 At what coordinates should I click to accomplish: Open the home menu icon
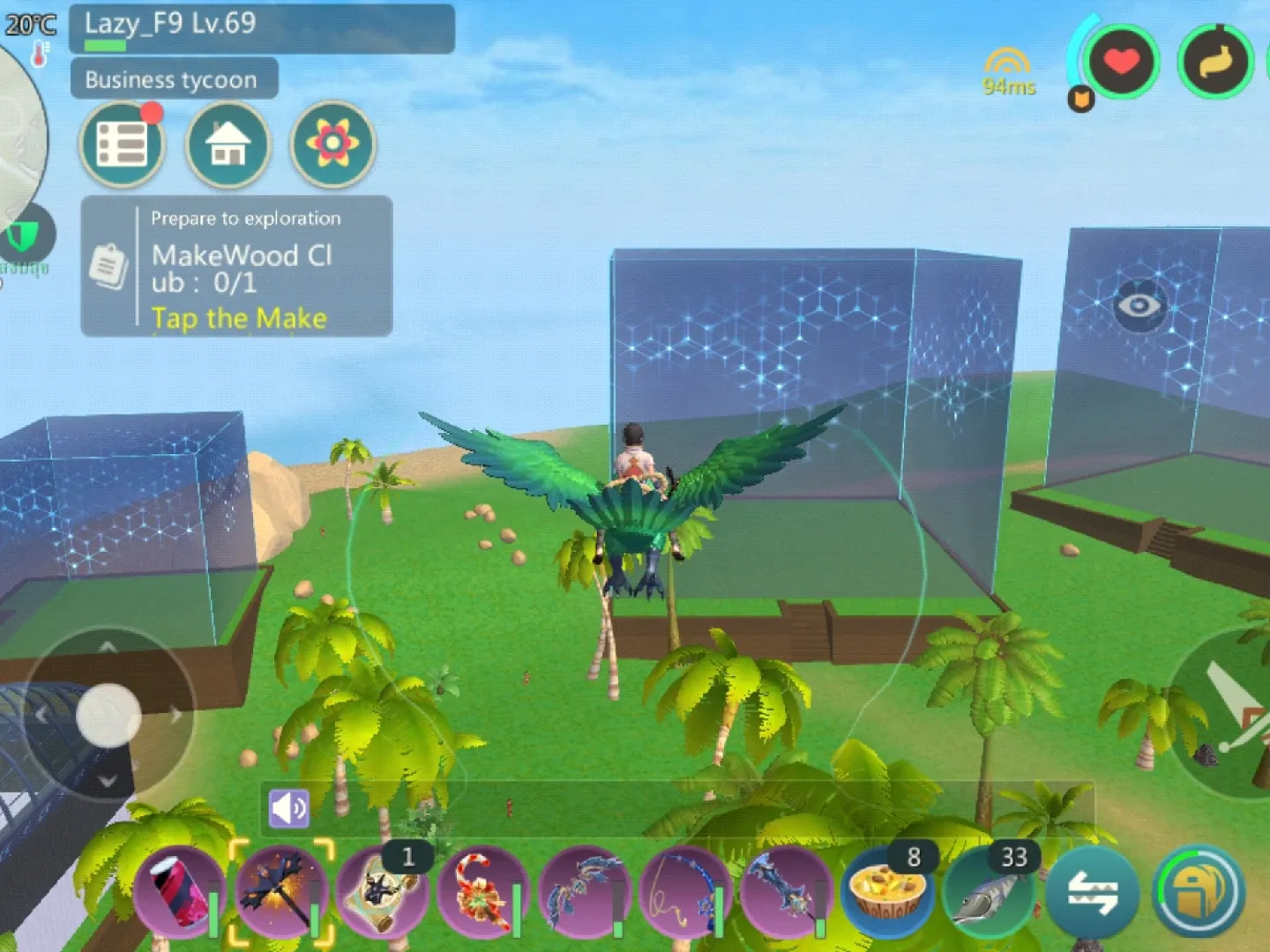pos(228,145)
